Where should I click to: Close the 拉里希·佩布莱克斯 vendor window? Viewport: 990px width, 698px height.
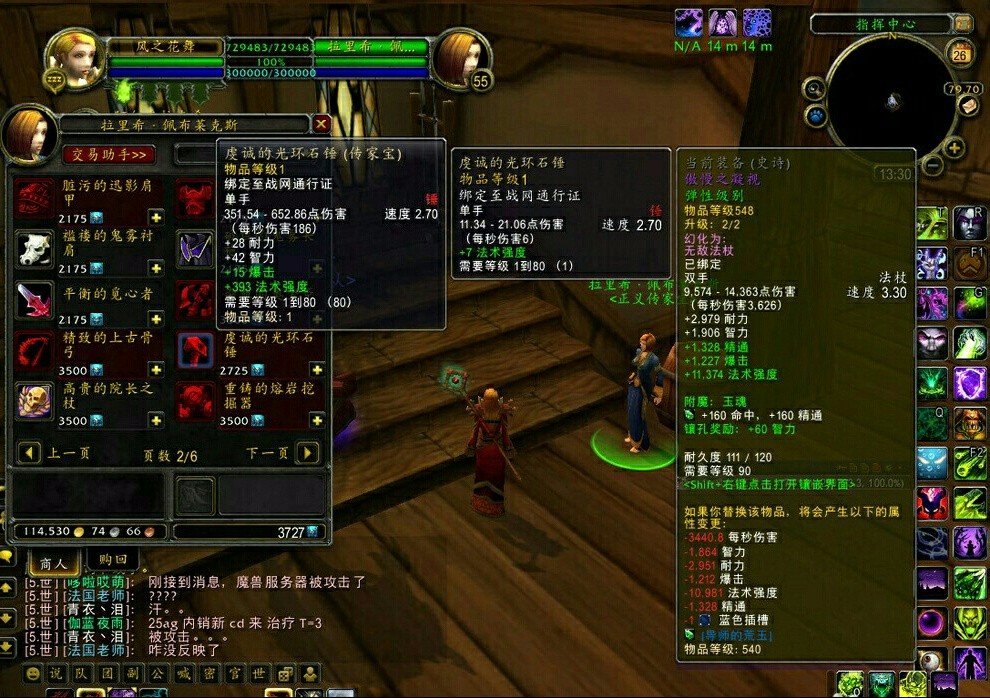point(321,124)
